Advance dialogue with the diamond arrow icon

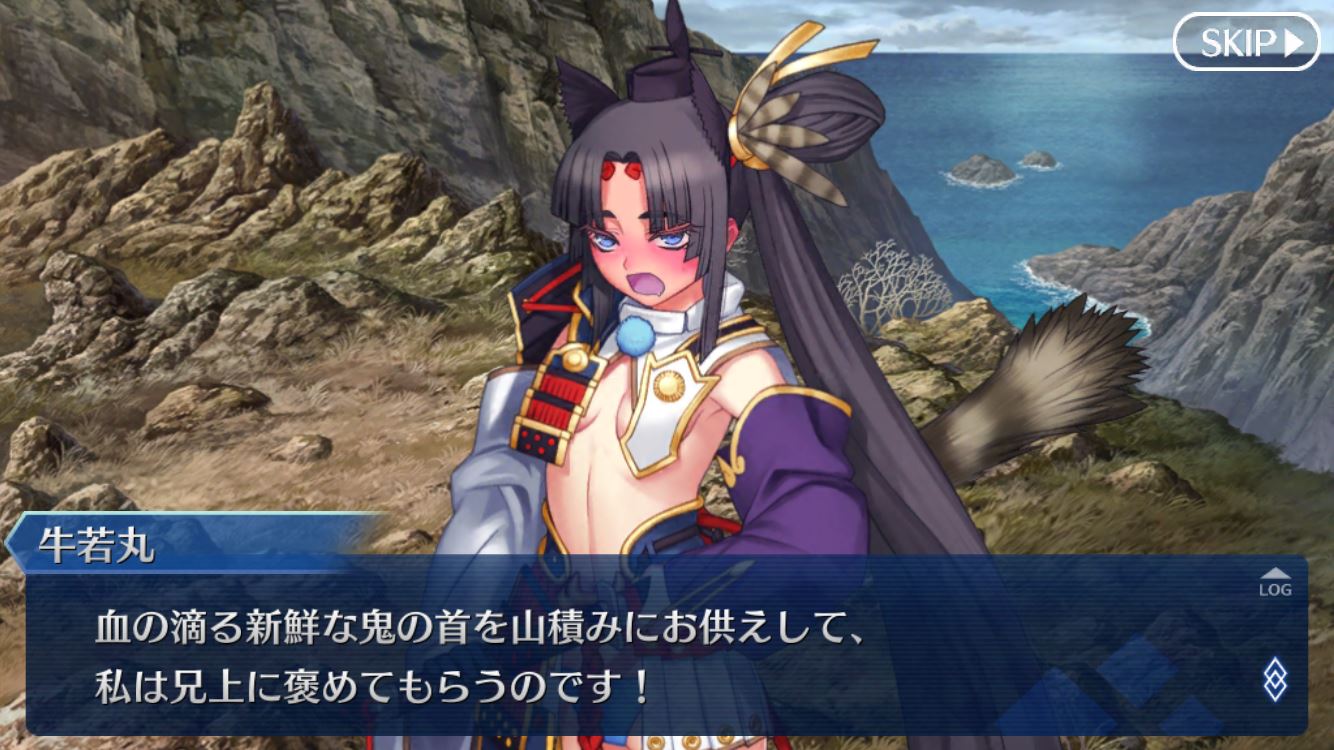pyautogui.click(x=1275, y=680)
